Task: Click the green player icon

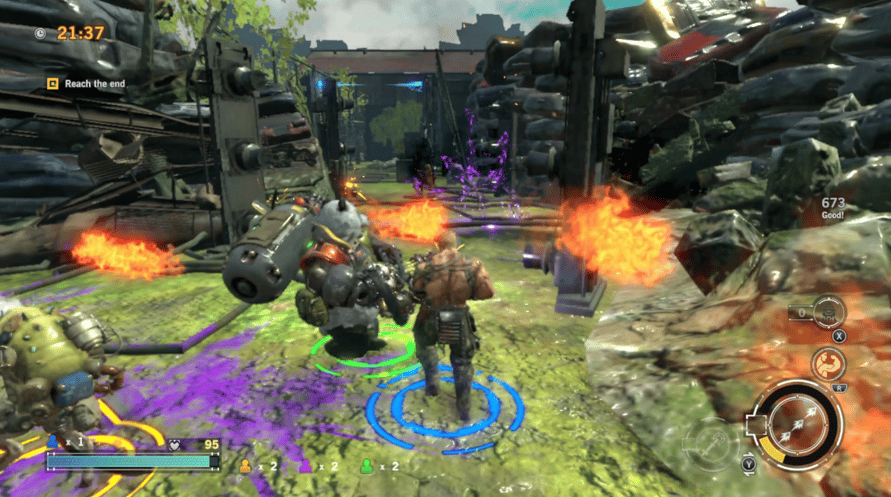Action: (x=366, y=464)
